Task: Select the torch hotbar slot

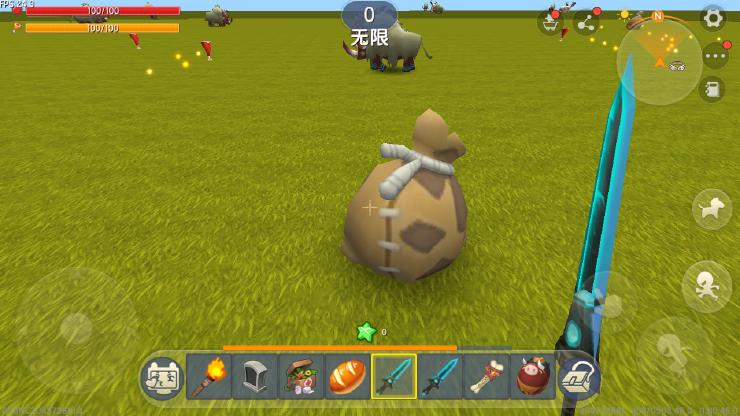Action: 208,377
